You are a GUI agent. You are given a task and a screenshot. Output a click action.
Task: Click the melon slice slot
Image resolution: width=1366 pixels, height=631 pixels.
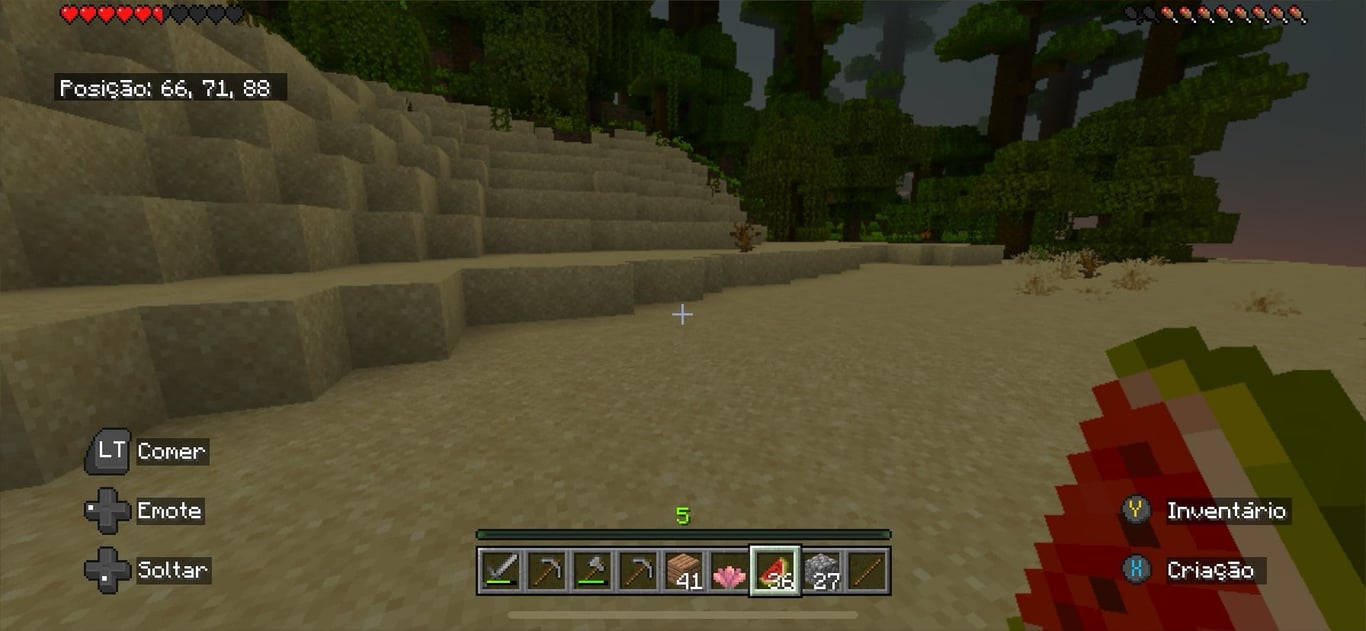775,571
